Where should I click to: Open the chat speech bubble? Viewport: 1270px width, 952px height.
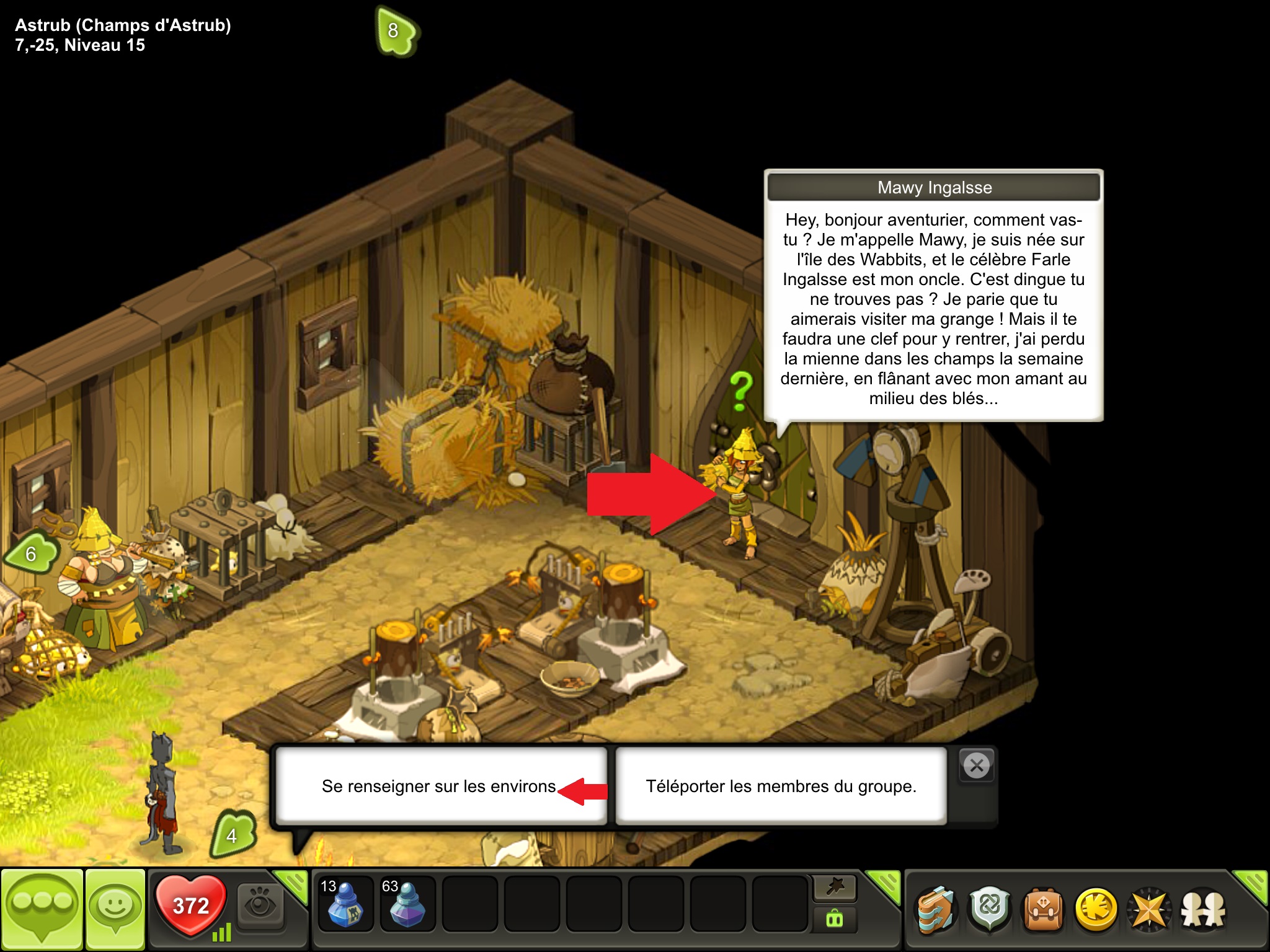click(x=42, y=909)
